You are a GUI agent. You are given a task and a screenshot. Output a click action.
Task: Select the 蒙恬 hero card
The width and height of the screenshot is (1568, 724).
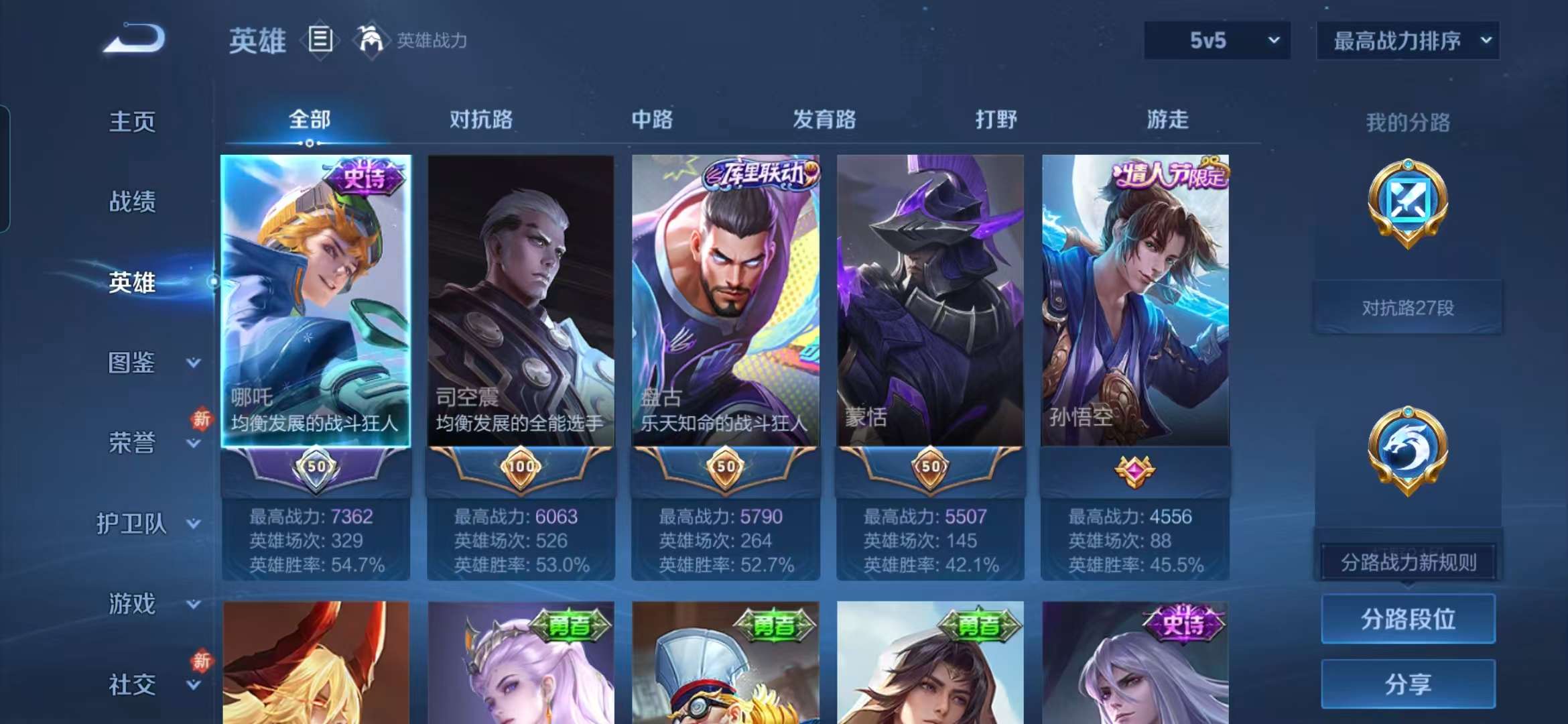click(x=931, y=302)
